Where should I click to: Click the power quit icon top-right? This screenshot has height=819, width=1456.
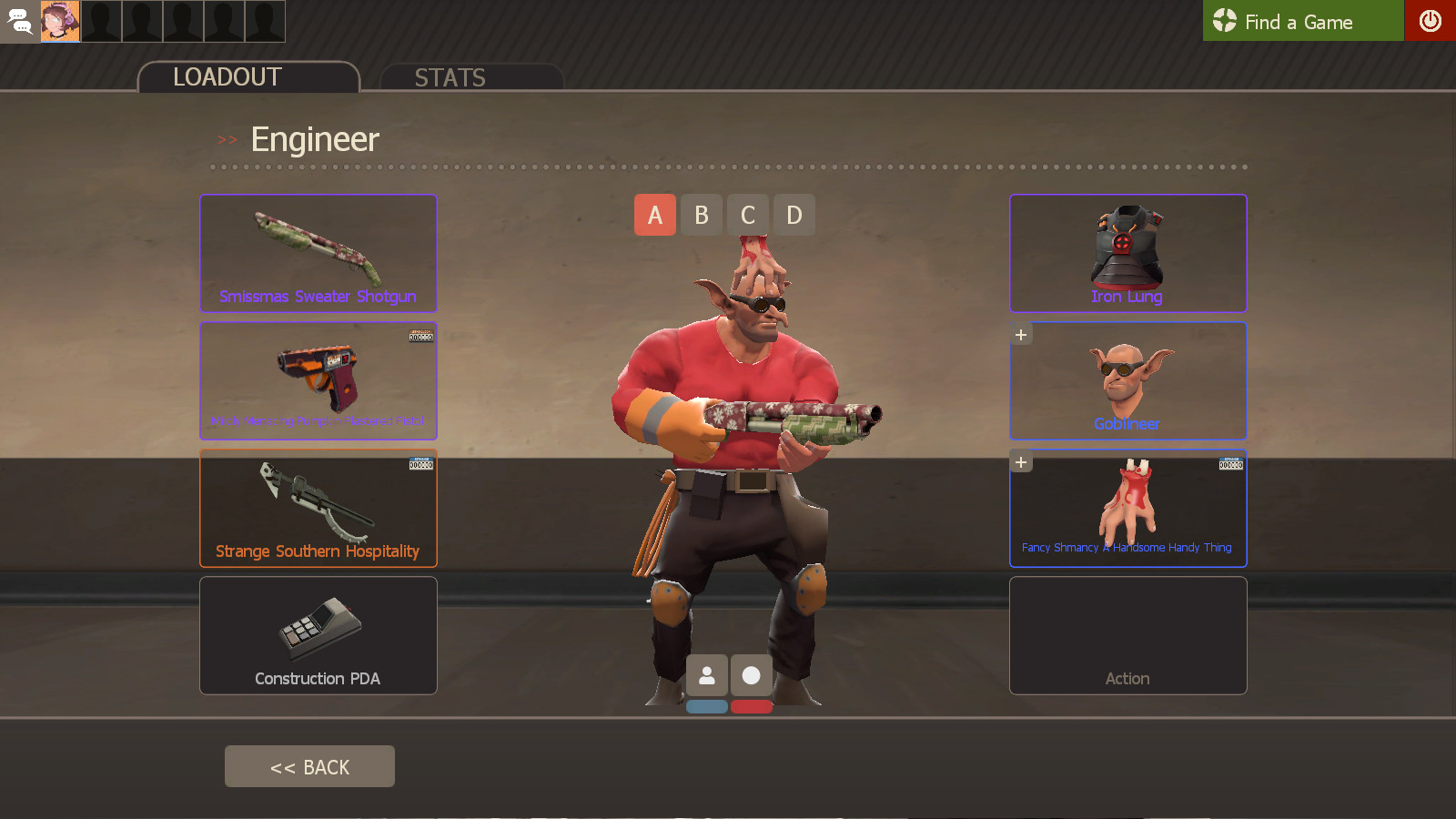click(x=1431, y=21)
